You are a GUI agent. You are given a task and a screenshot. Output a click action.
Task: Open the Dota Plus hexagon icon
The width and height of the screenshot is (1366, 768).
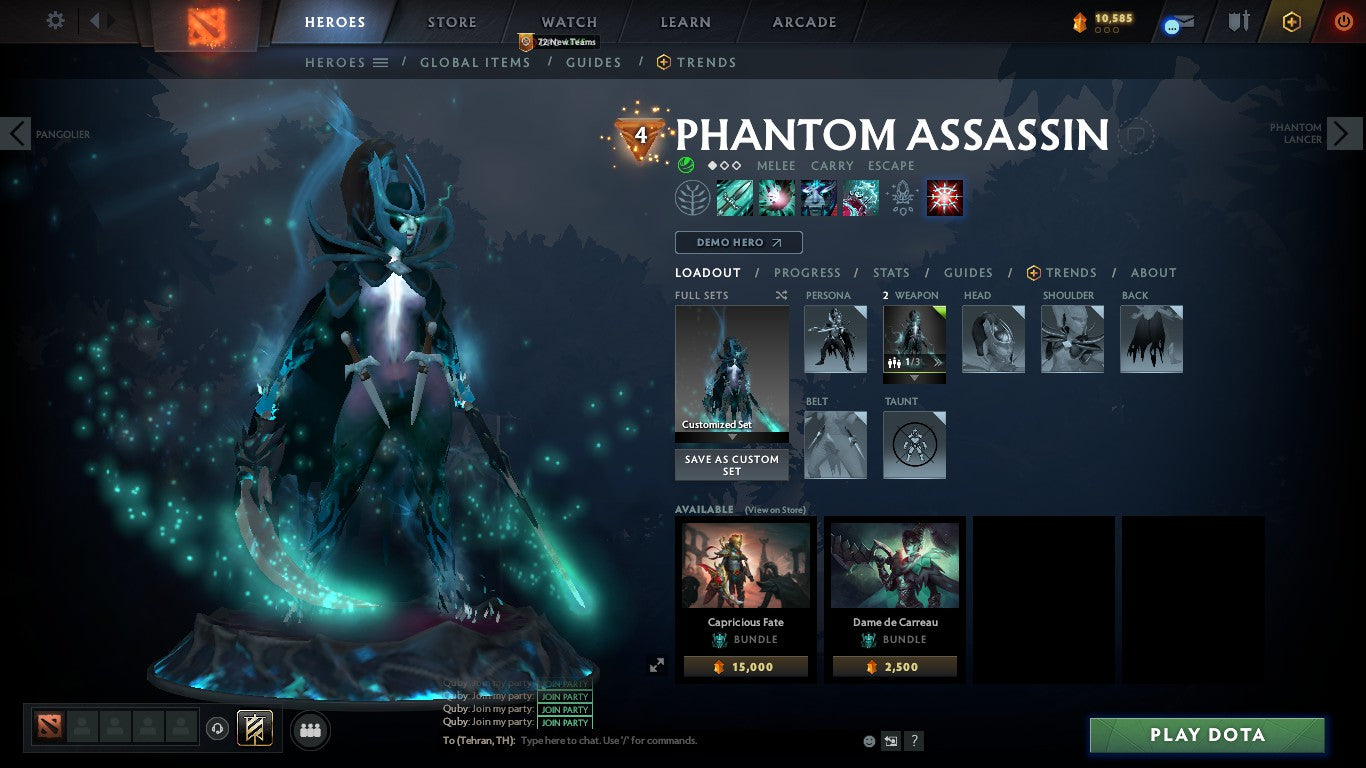[x=1290, y=20]
